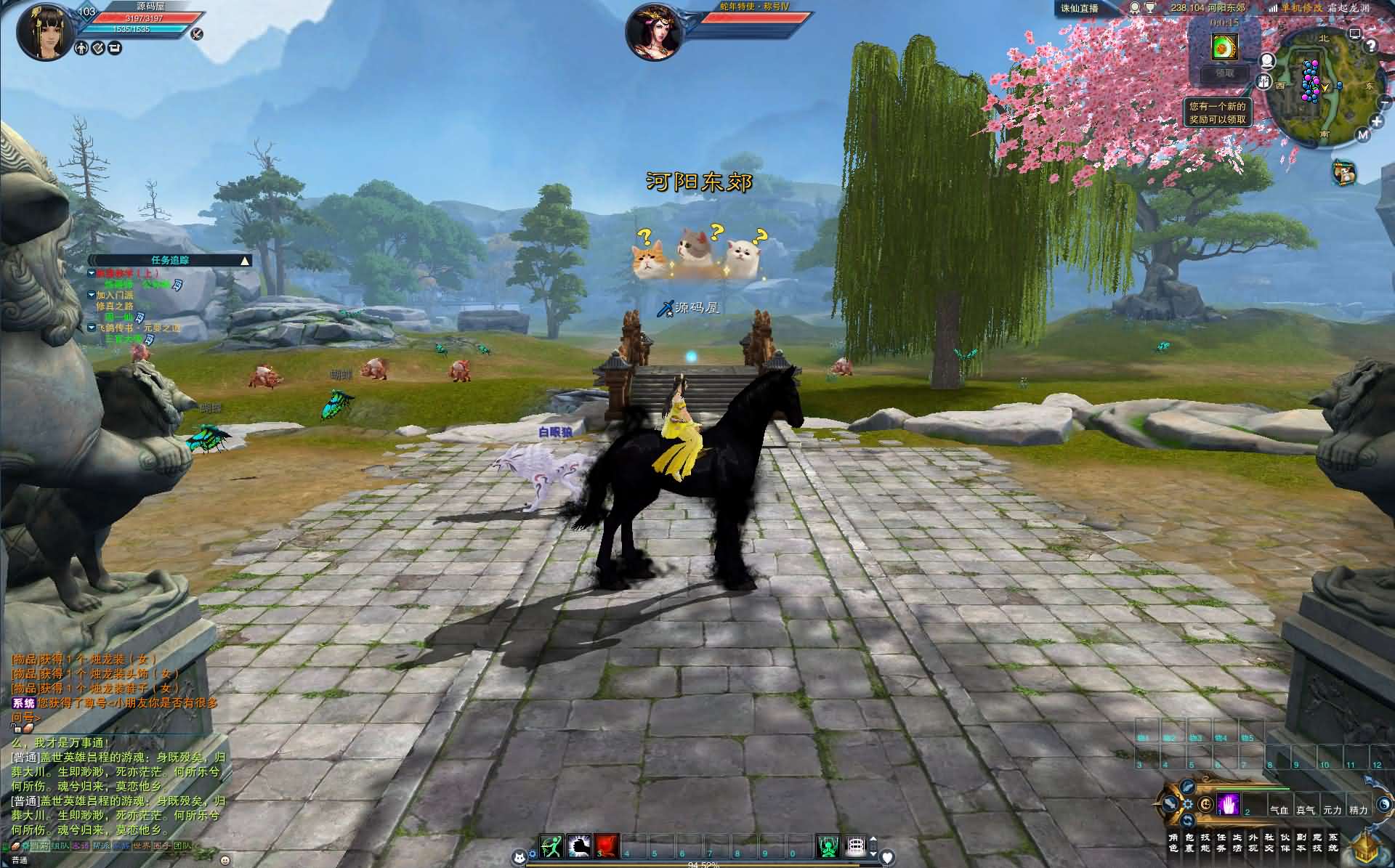
Task: Use the red flame skill in hotbar
Action: click(x=607, y=846)
